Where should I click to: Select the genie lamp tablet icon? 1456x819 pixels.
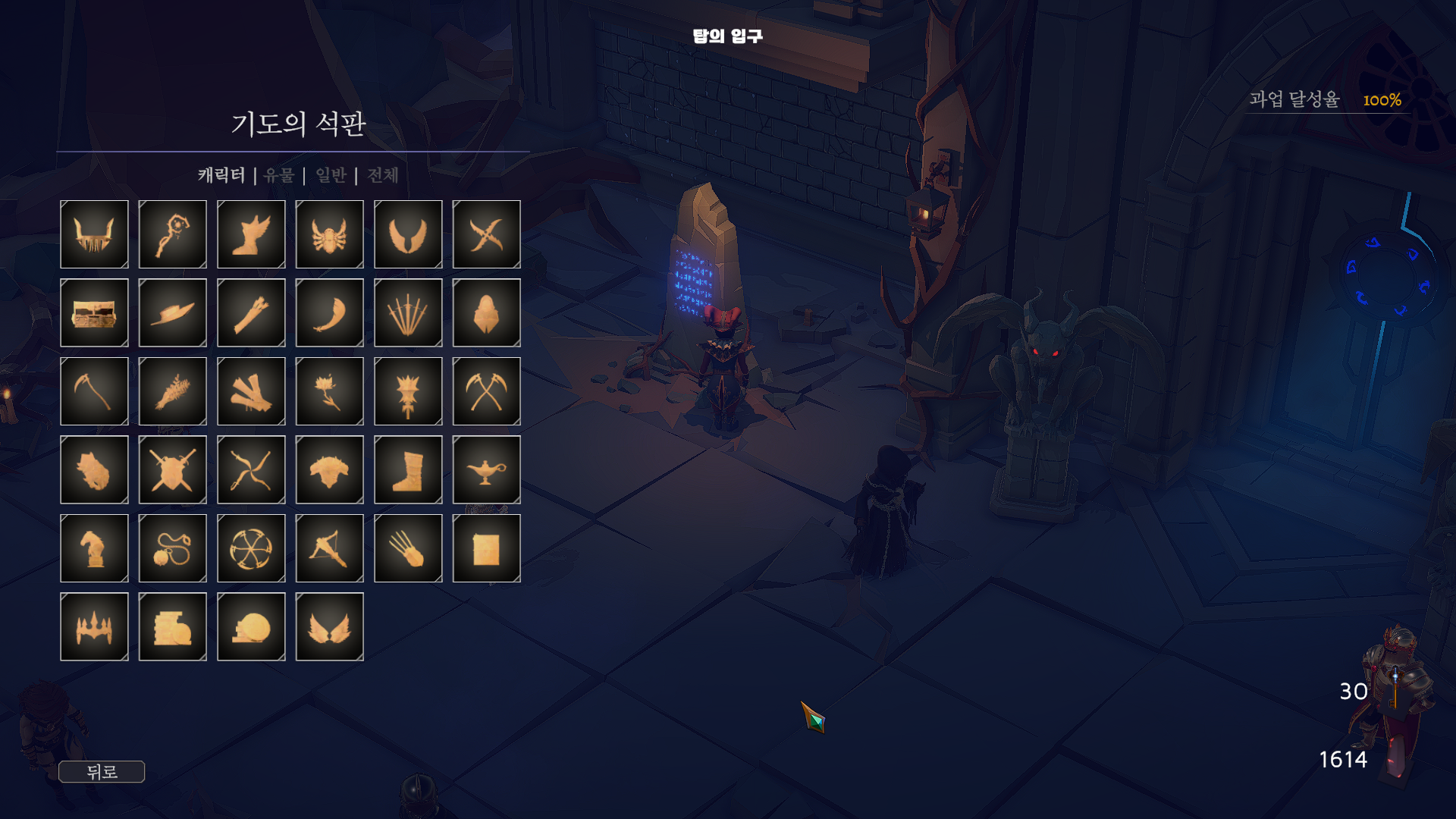tap(487, 469)
